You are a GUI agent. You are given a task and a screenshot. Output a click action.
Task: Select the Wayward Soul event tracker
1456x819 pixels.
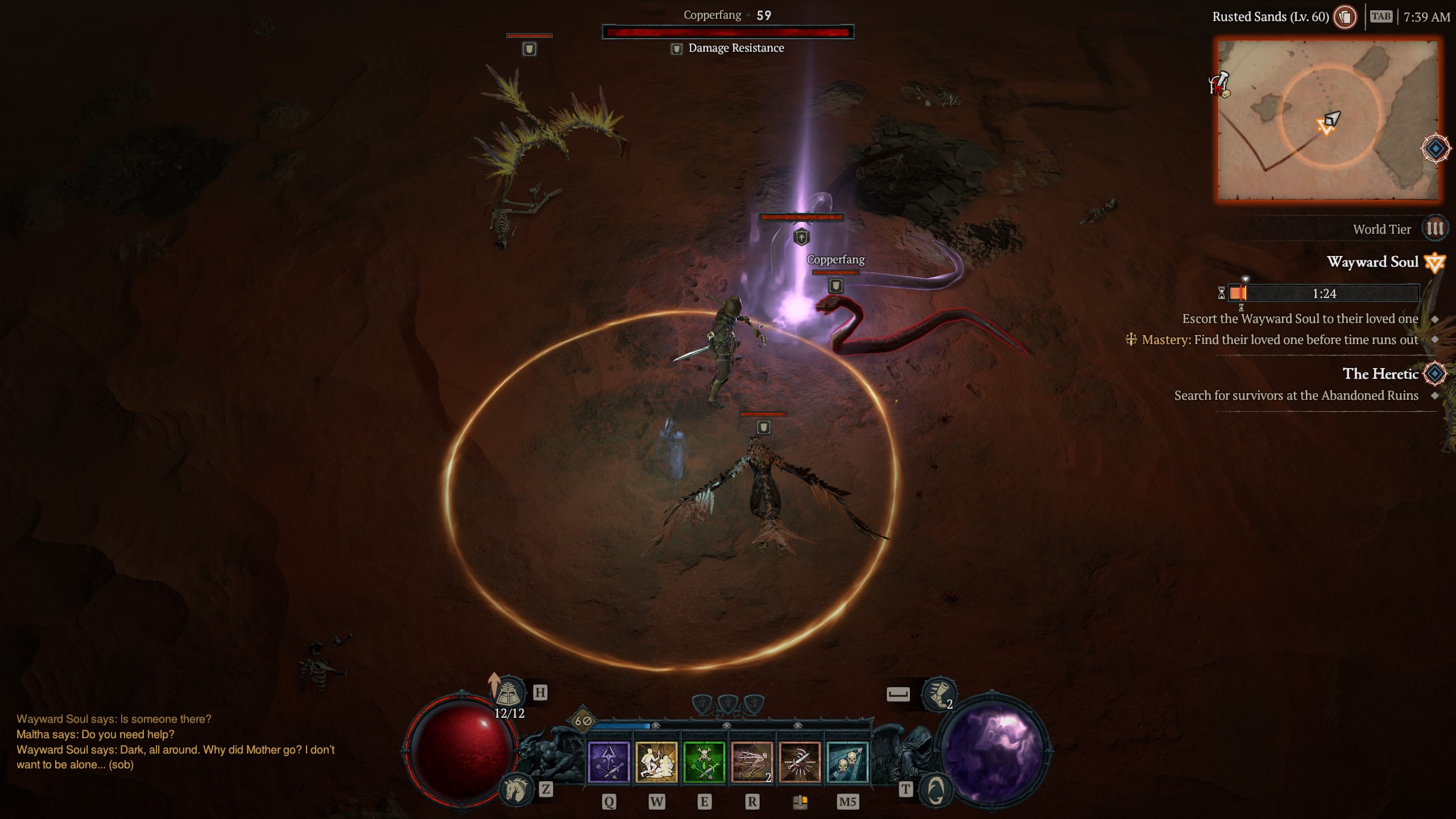[1372, 262]
